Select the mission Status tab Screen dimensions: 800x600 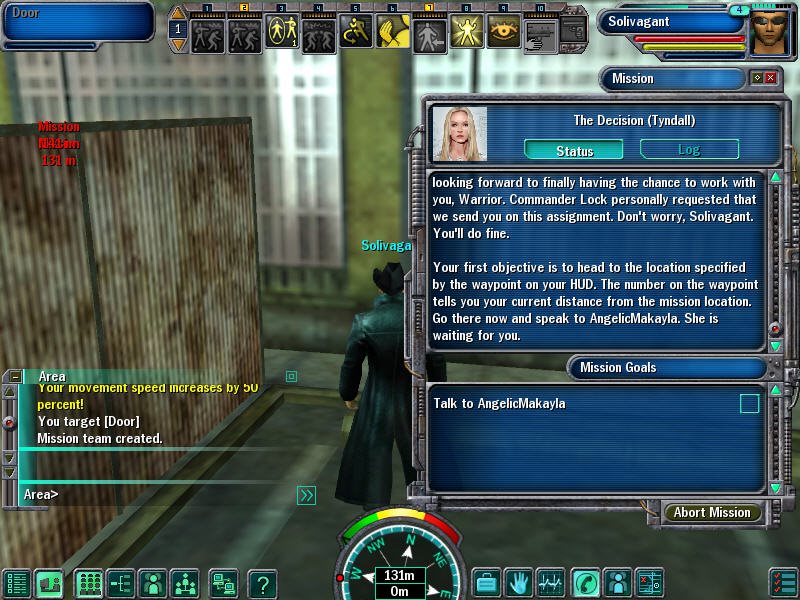[x=574, y=150]
